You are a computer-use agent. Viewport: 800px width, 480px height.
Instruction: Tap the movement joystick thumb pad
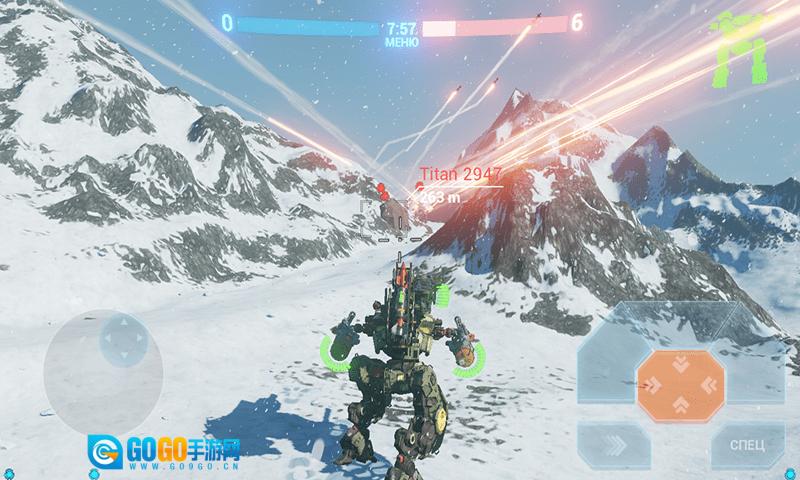[x=120, y=340]
